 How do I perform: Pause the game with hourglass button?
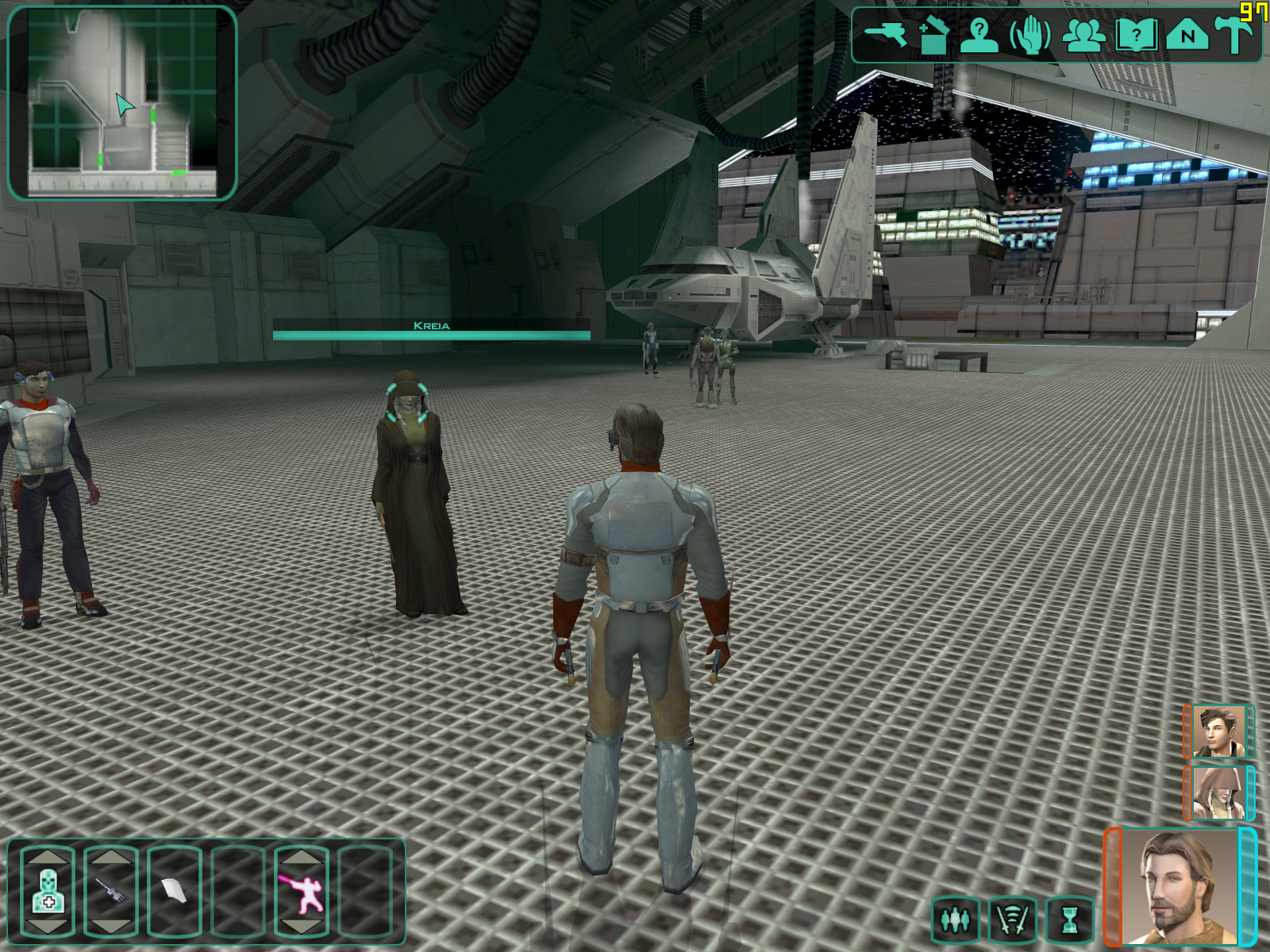(1071, 919)
